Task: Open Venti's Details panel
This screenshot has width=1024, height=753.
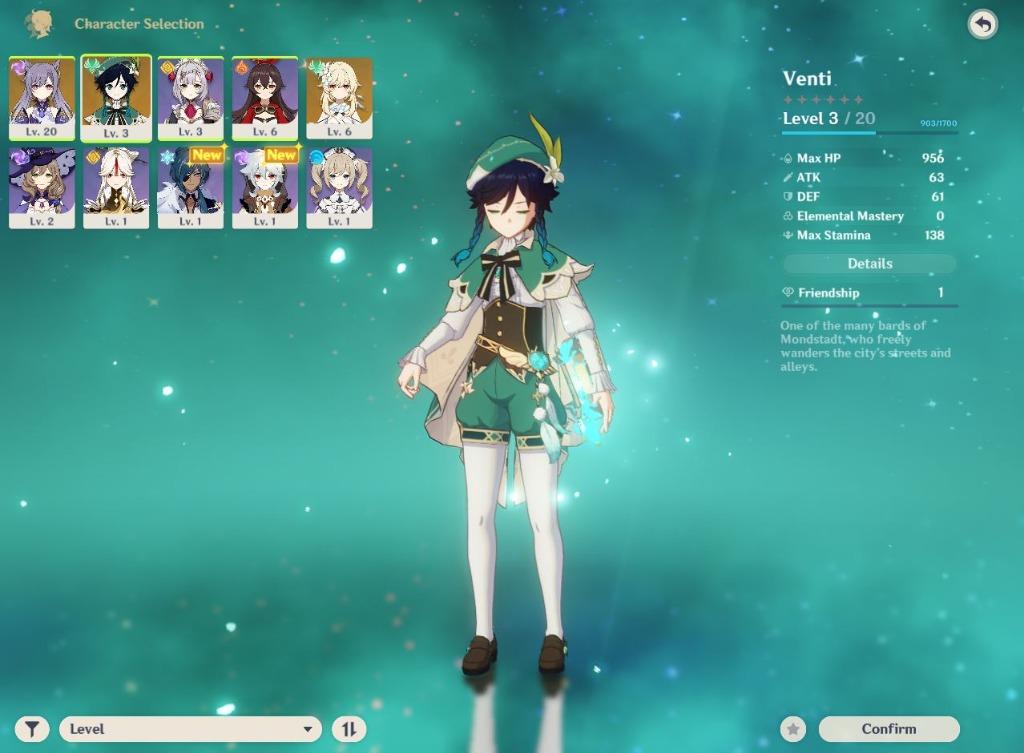Action: coord(869,264)
